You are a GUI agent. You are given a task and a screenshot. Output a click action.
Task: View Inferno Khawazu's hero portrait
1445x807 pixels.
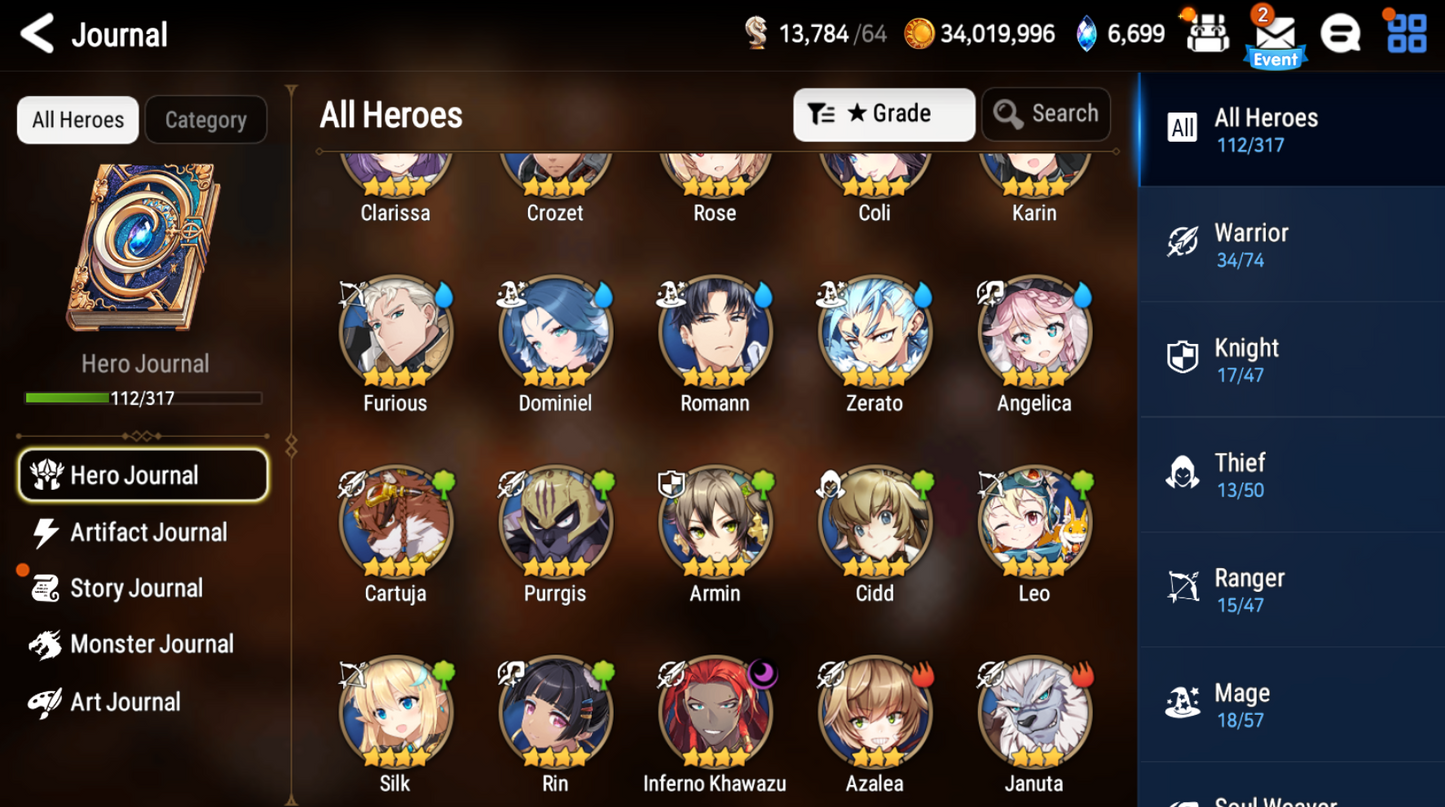[714, 711]
